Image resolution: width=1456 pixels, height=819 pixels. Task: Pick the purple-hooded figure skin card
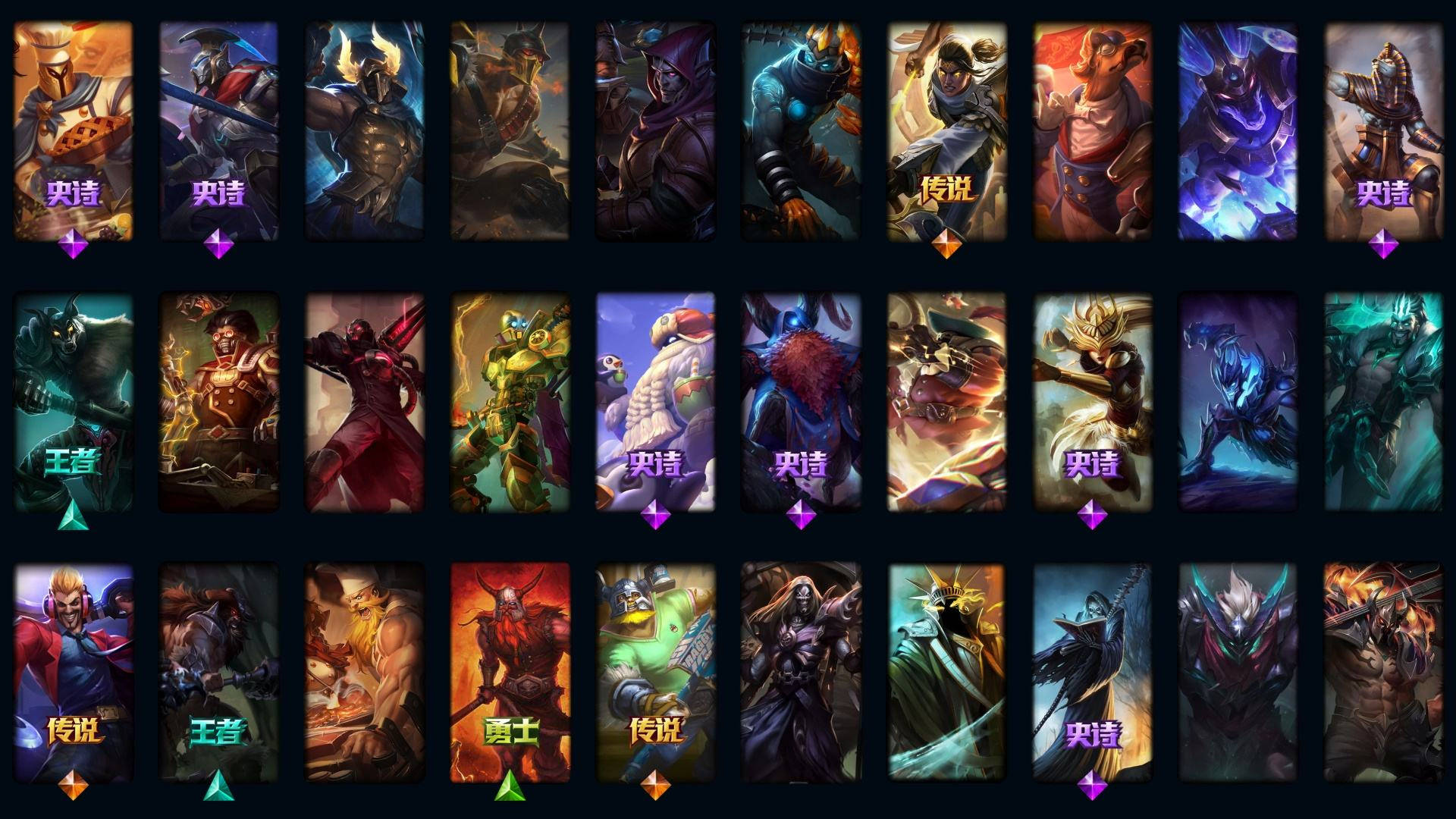(656, 130)
